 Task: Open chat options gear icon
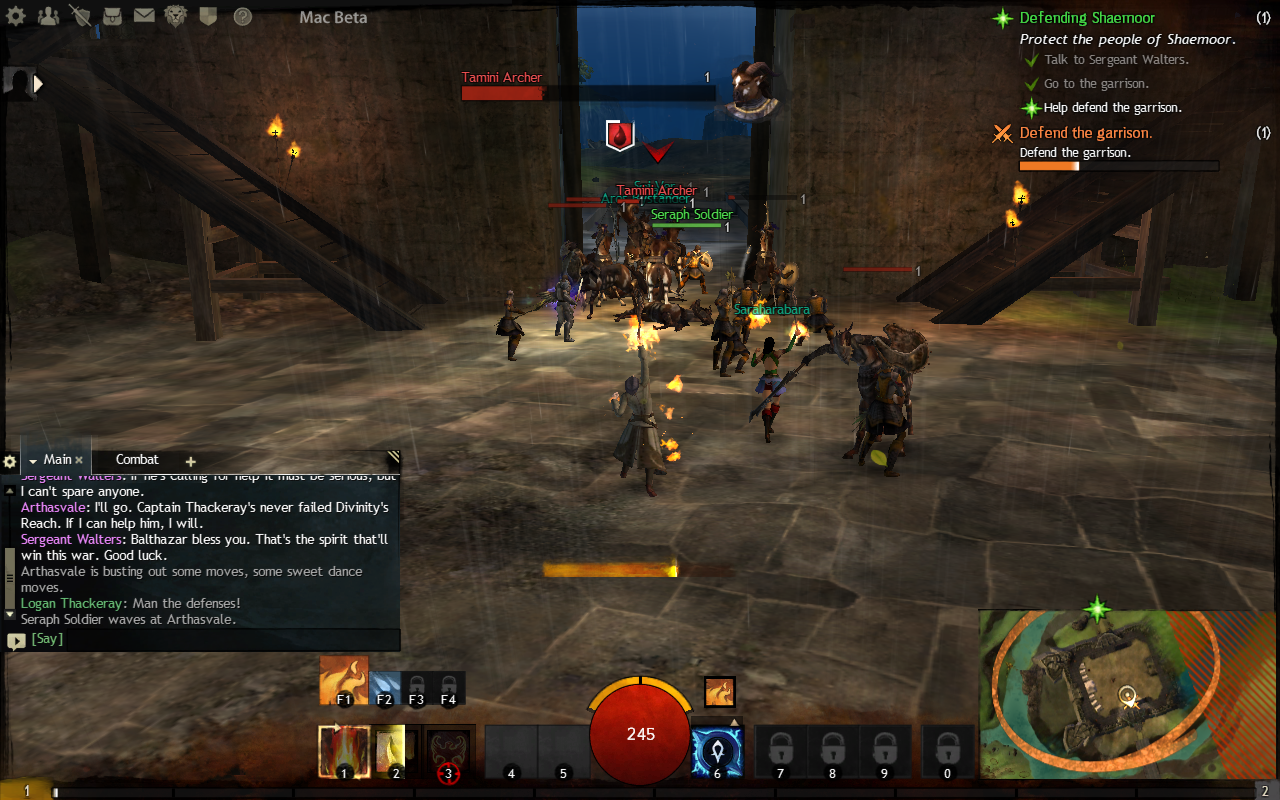(x=10, y=461)
